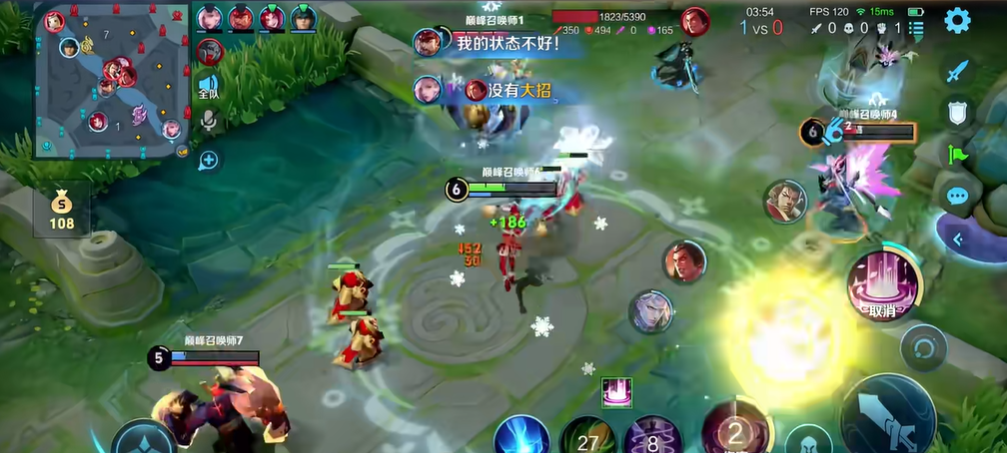Send the shield defend signal
Image resolution: width=1007 pixels, height=453 pixels.
(x=957, y=113)
